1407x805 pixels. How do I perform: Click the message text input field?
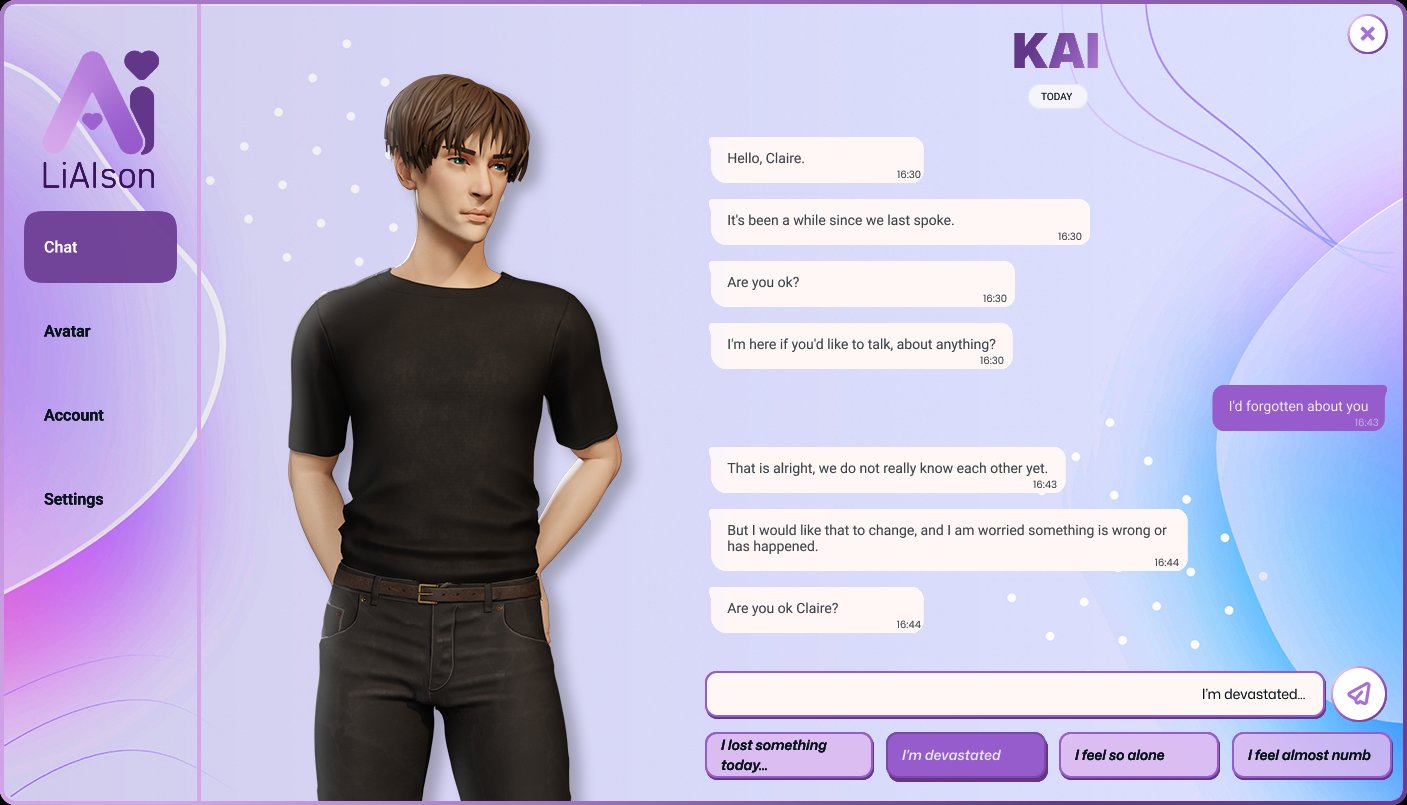[1014, 694]
